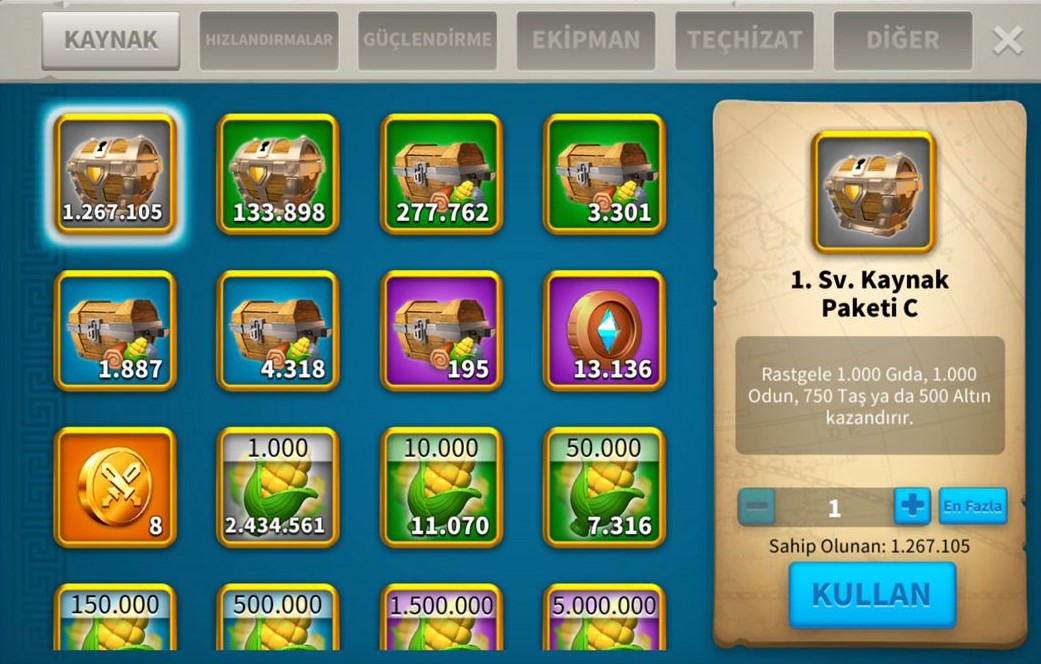This screenshot has height=664, width=1041.
Task: Show the TEÇHİZAT tab
Action: [x=744, y=41]
